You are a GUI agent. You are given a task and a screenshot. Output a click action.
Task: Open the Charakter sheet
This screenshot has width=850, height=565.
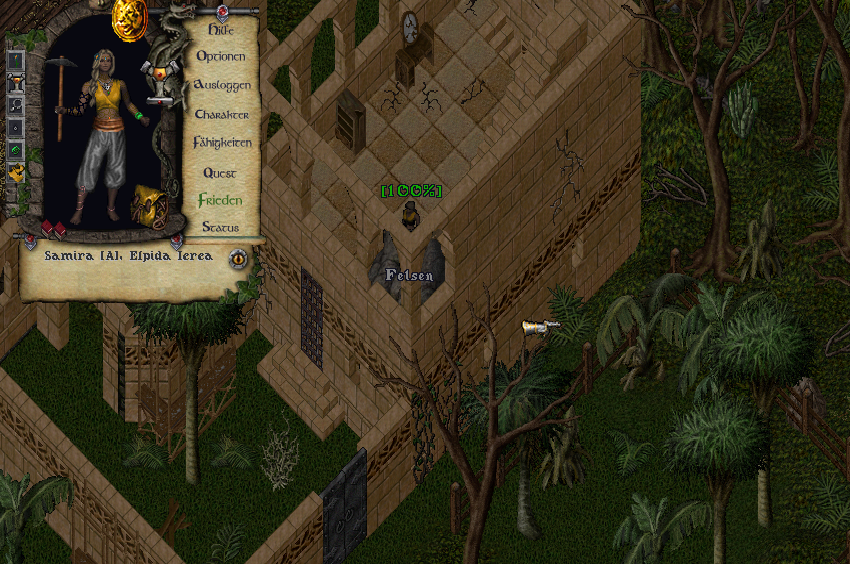click(x=222, y=115)
